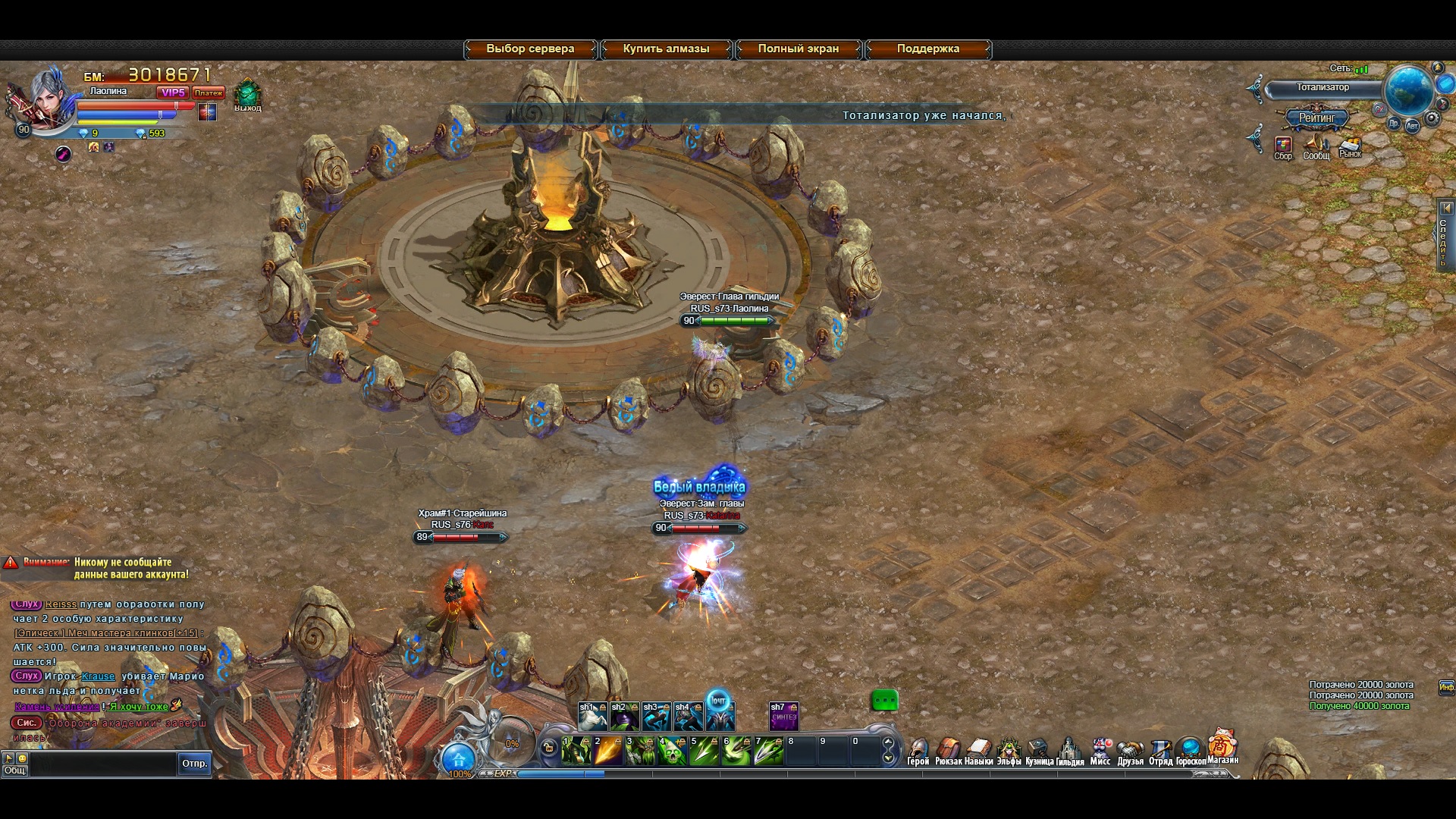Viewport: 1456px width, 819px height.
Task: Open the VIP5 panel
Action: (172, 93)
